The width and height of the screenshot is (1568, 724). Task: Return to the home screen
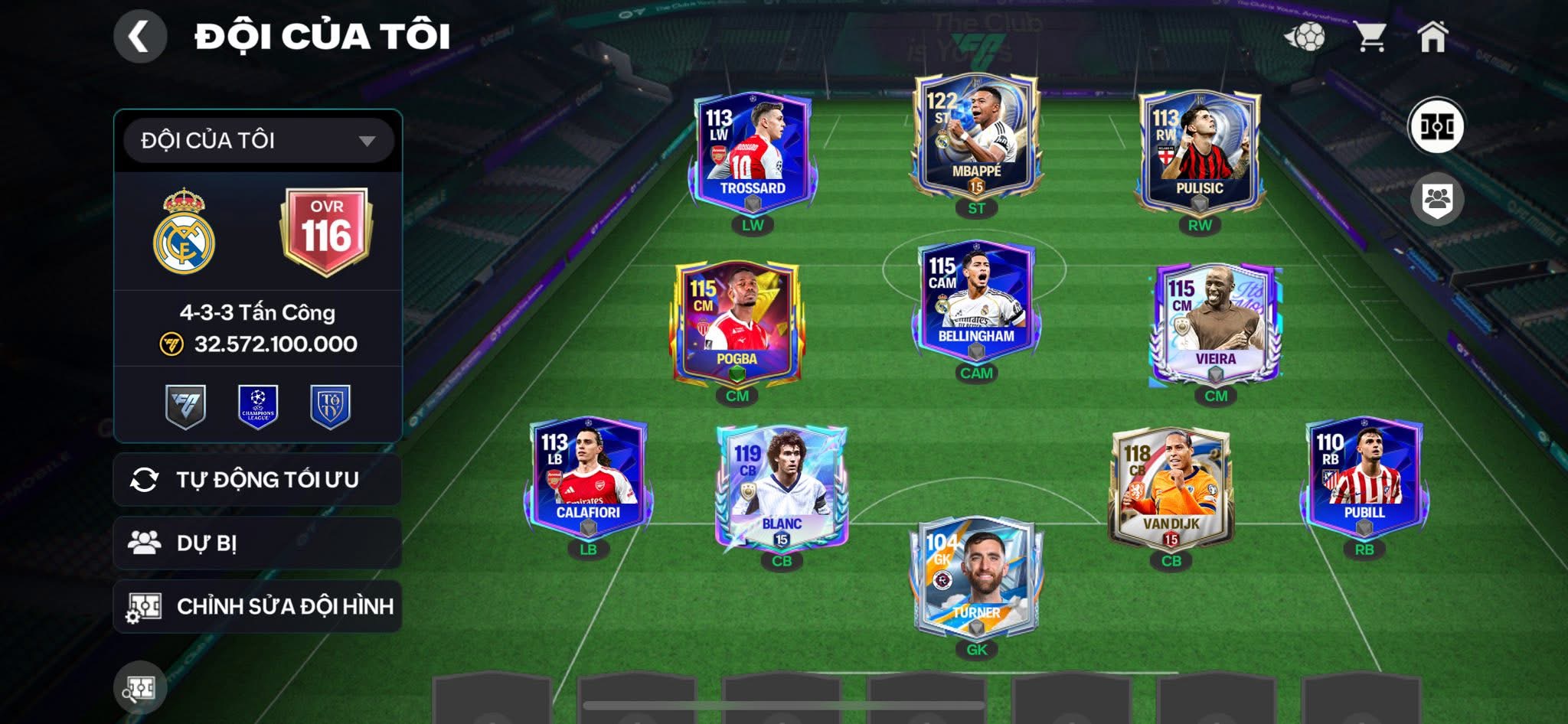click(1432, 36)
